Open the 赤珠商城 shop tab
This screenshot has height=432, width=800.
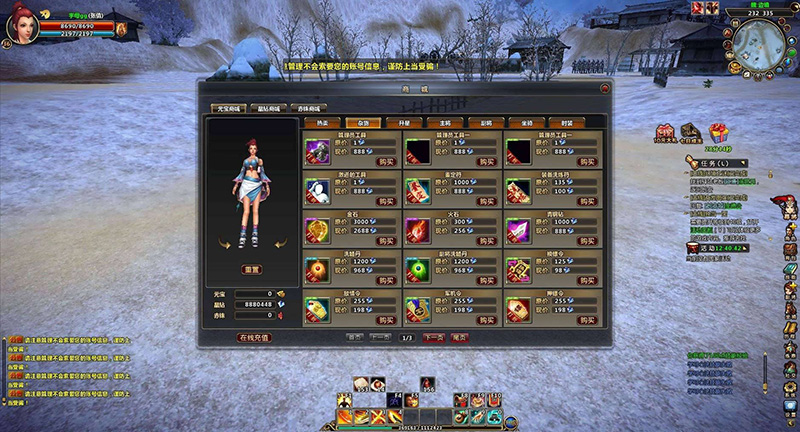point(308,108)
